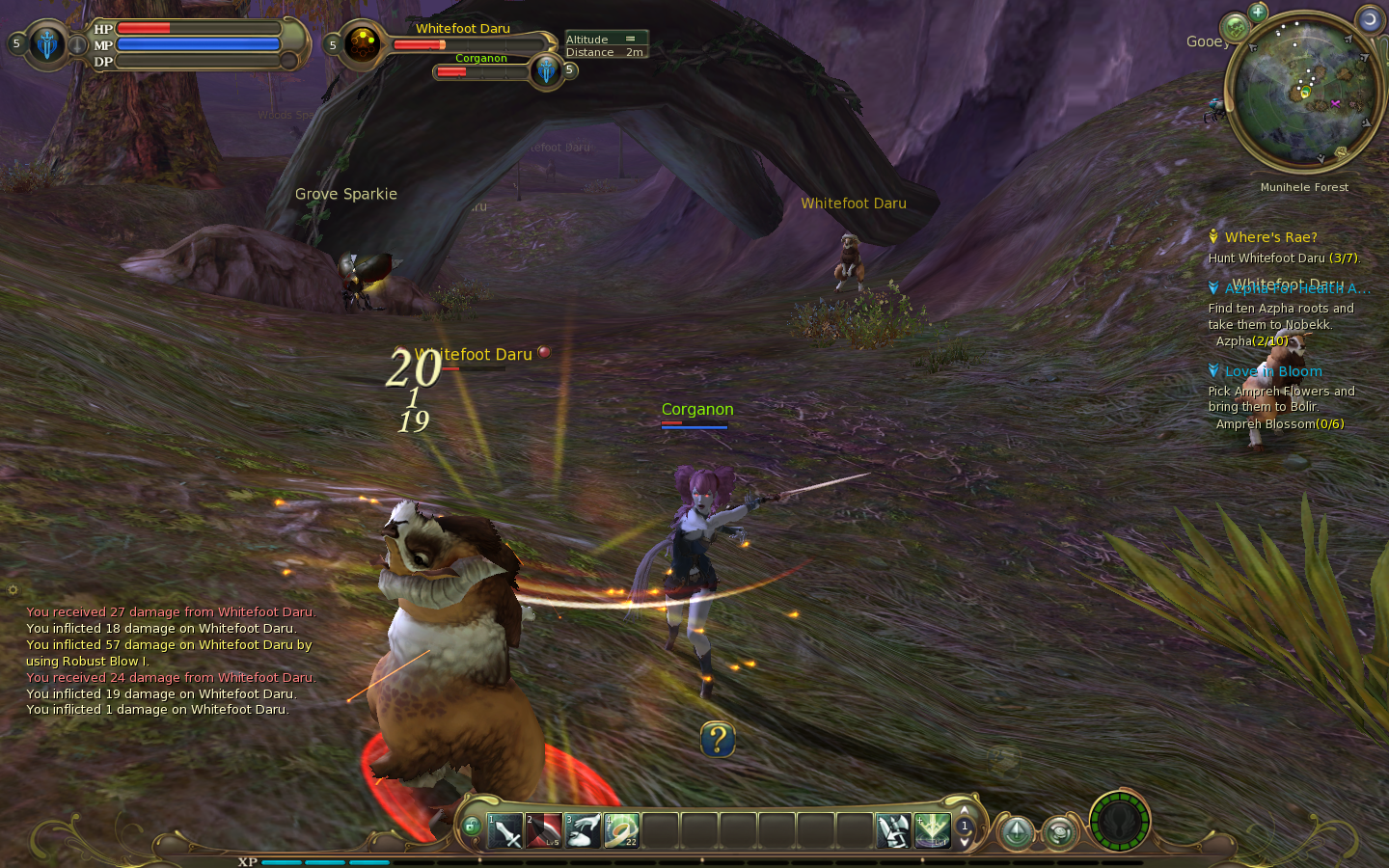The image size is (1389, 868).
Task: Open the green map button beside the minimap
Action: [1235, 27]
